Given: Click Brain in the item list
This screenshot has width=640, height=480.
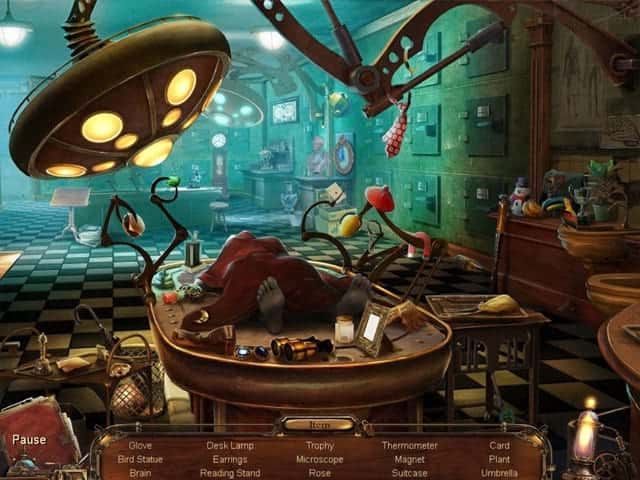Looking at the screenshot, I should [140, 473].
